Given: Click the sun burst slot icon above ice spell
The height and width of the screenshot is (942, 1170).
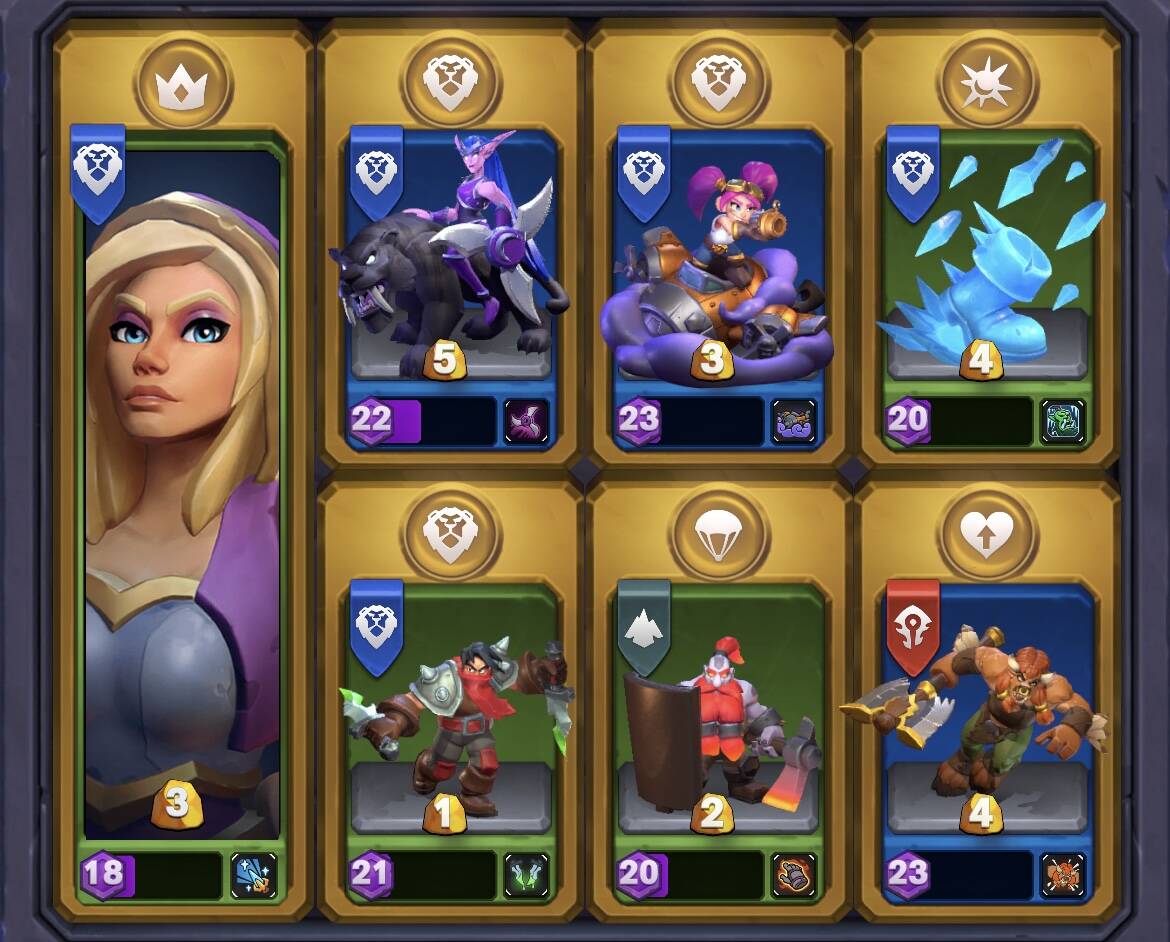Looking at the screenshot, I should click(x=987, y=81).
